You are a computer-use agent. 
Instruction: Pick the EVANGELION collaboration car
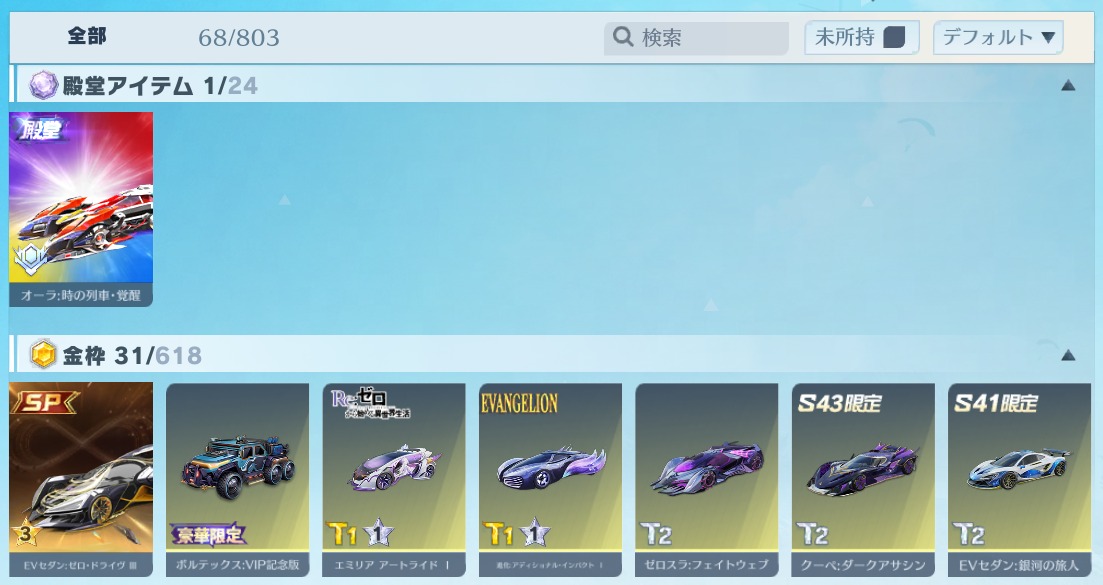550,478
